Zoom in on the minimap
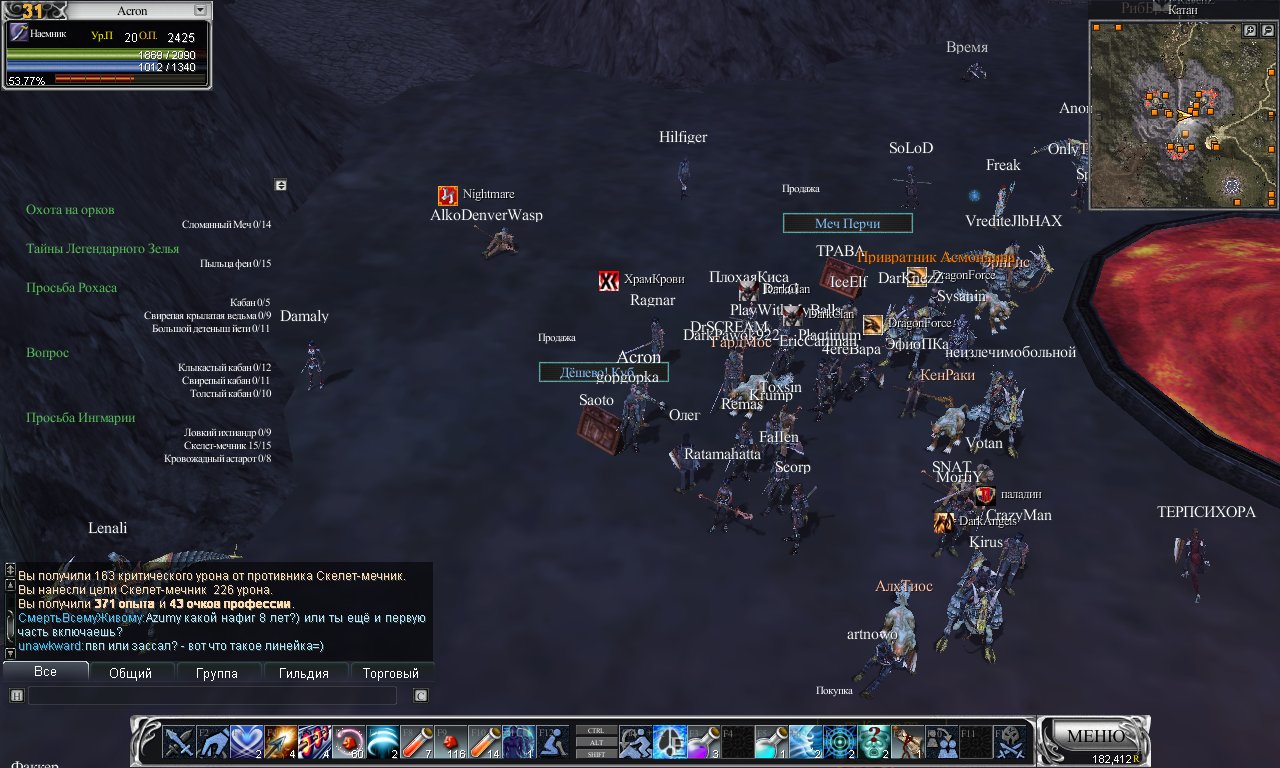 pos(1249,31)
